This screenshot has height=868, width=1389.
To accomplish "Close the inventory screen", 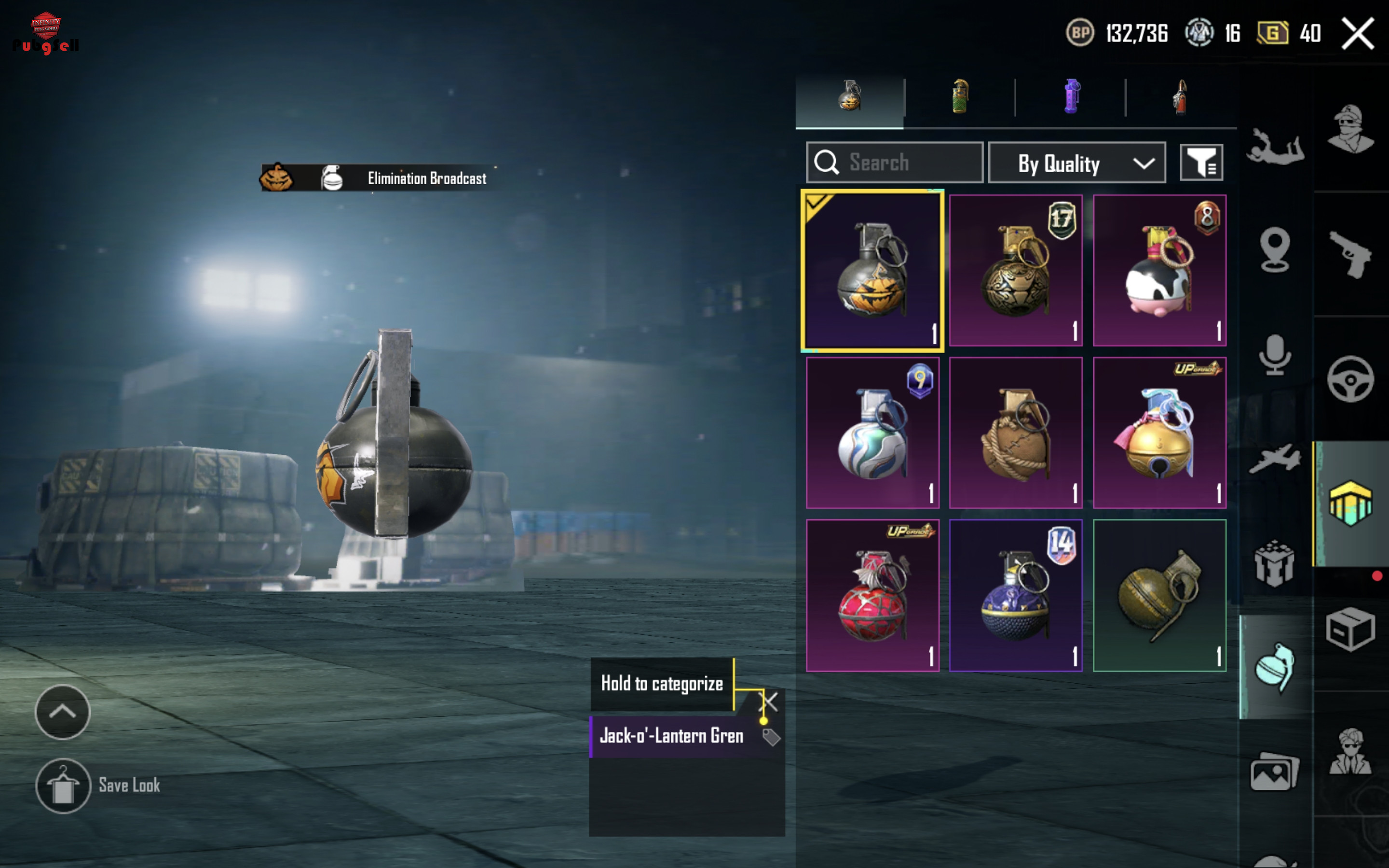I will (1357, 34).
